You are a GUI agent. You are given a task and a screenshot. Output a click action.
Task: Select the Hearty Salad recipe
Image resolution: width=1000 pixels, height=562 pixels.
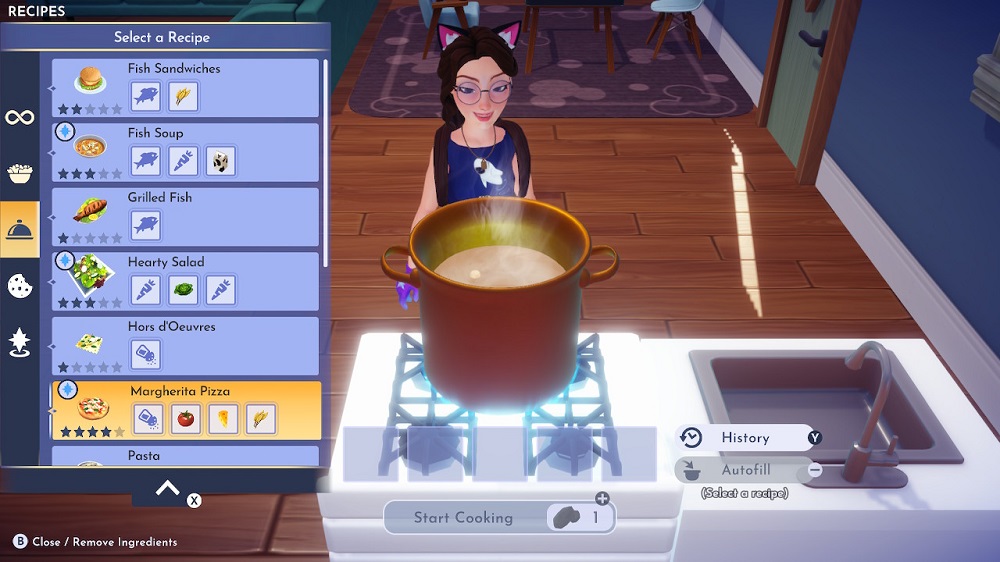(x=185, y=280)
